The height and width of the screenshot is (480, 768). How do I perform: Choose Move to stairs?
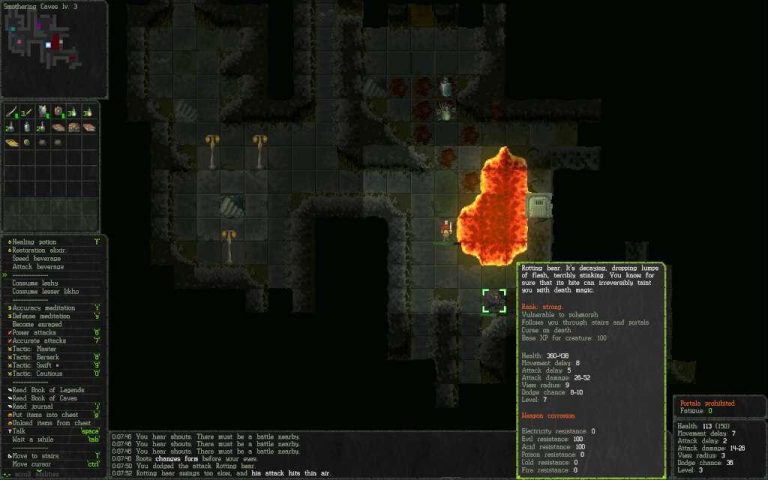[36, 455]
